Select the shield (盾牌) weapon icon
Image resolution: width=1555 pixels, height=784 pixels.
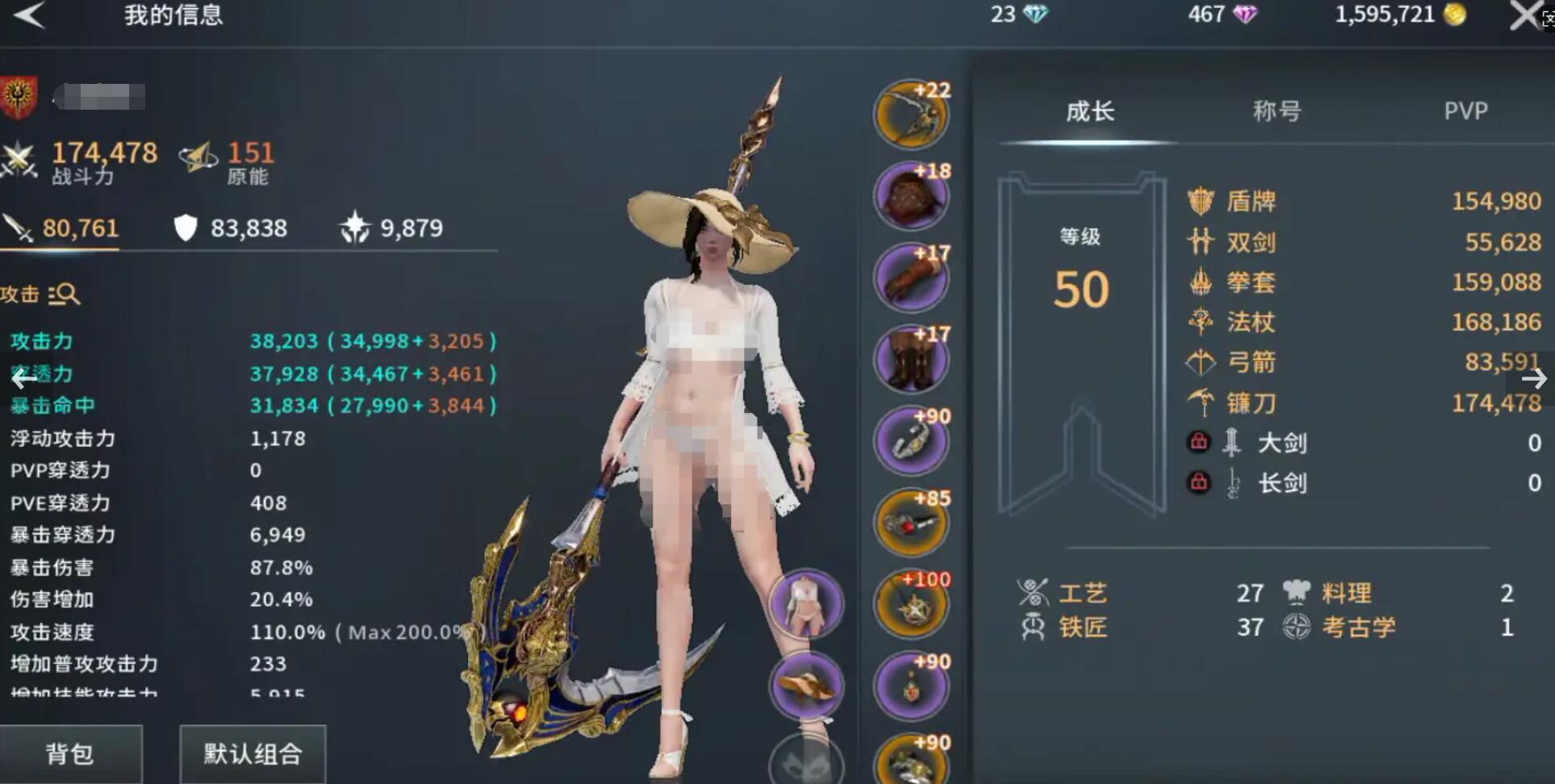pyautogui.click(x=1202, y=201)
